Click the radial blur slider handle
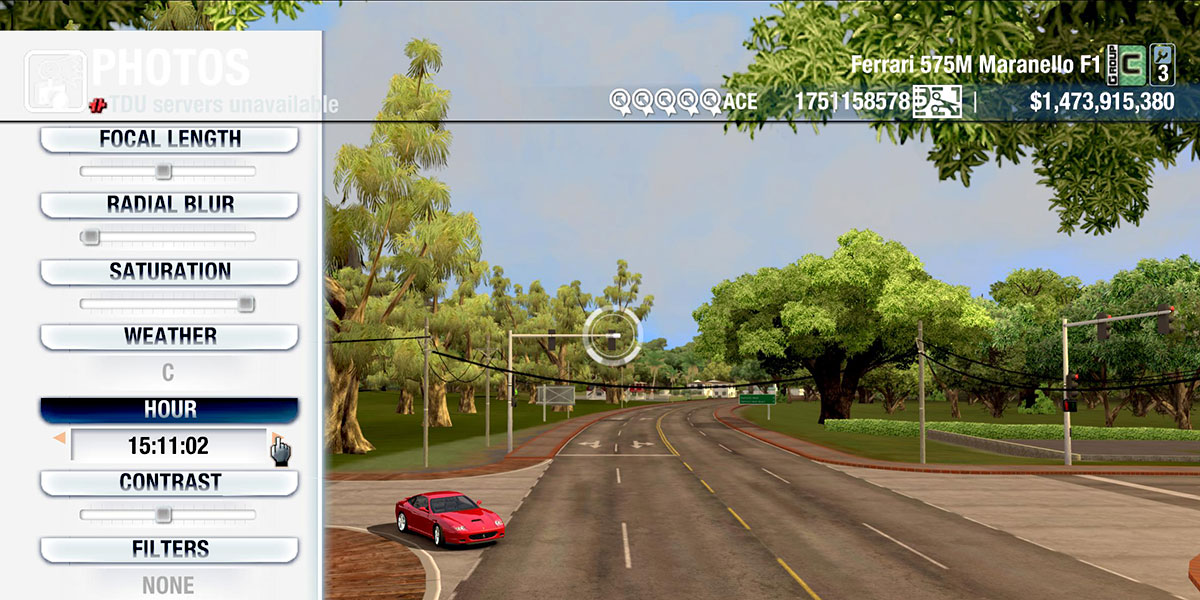This screenshot has width=1200, height=600. (90, 237)
